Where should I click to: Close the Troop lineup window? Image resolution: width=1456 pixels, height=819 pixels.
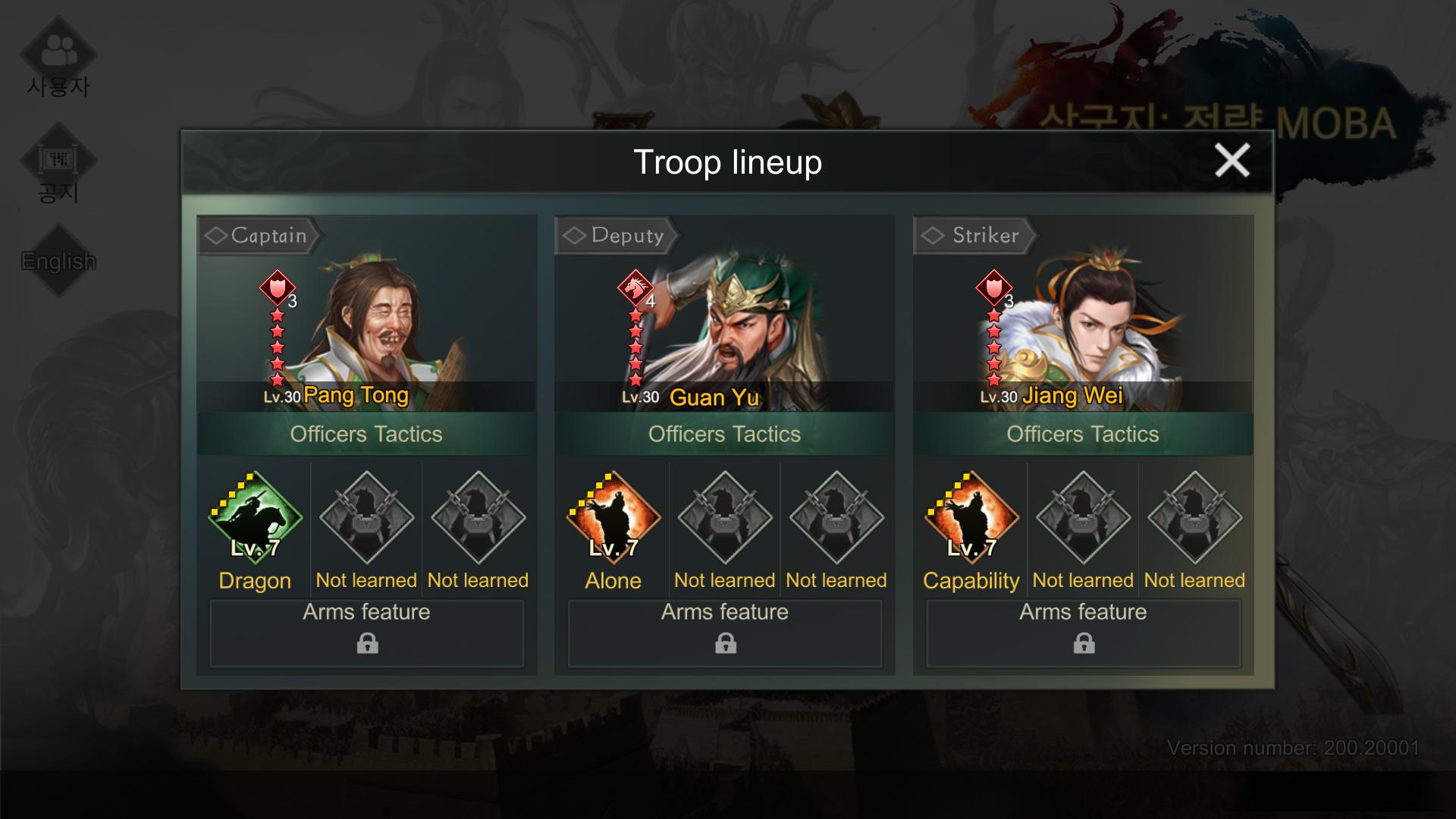pyautogui.click(x=1232, y=161)
